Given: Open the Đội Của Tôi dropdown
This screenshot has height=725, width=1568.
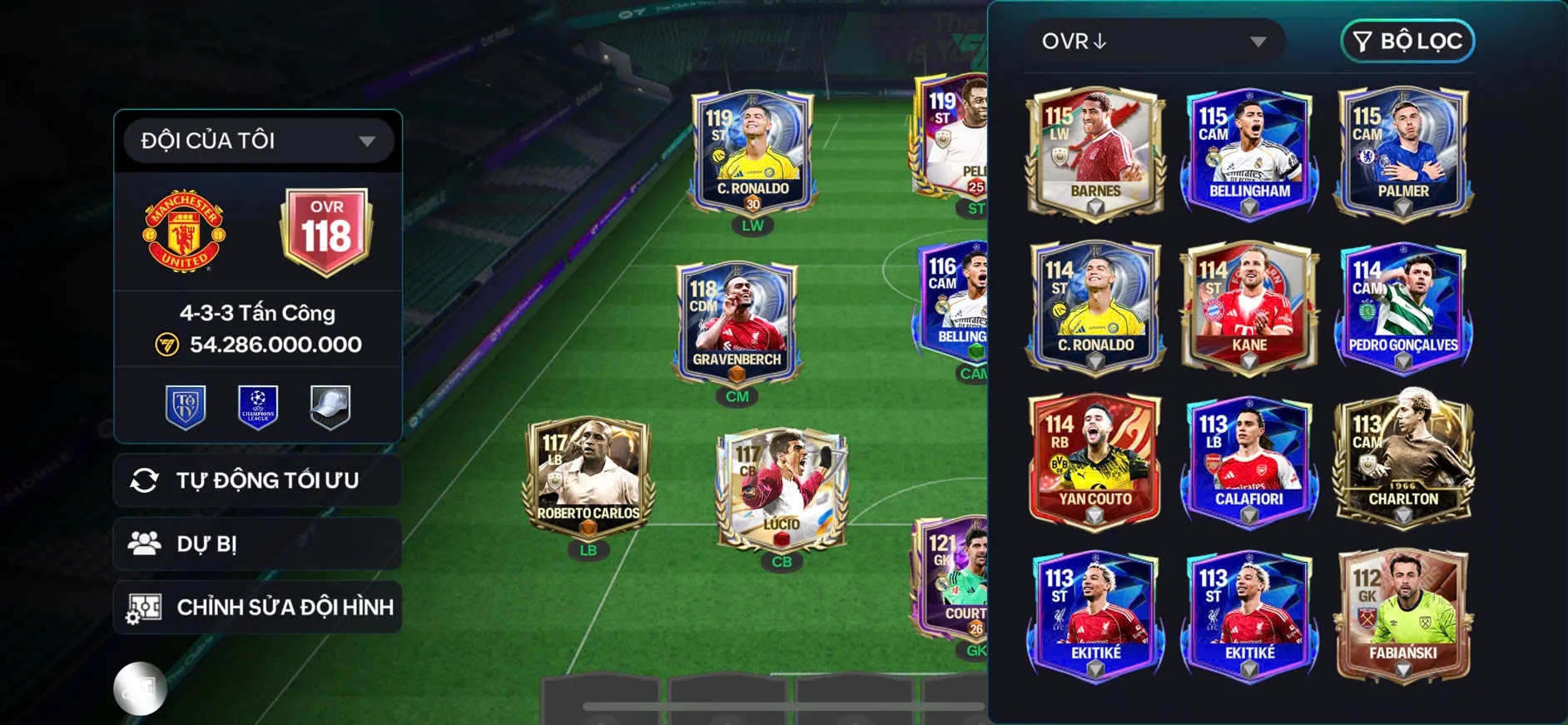Looking at the screenshot, I should (x=256, y=140).
